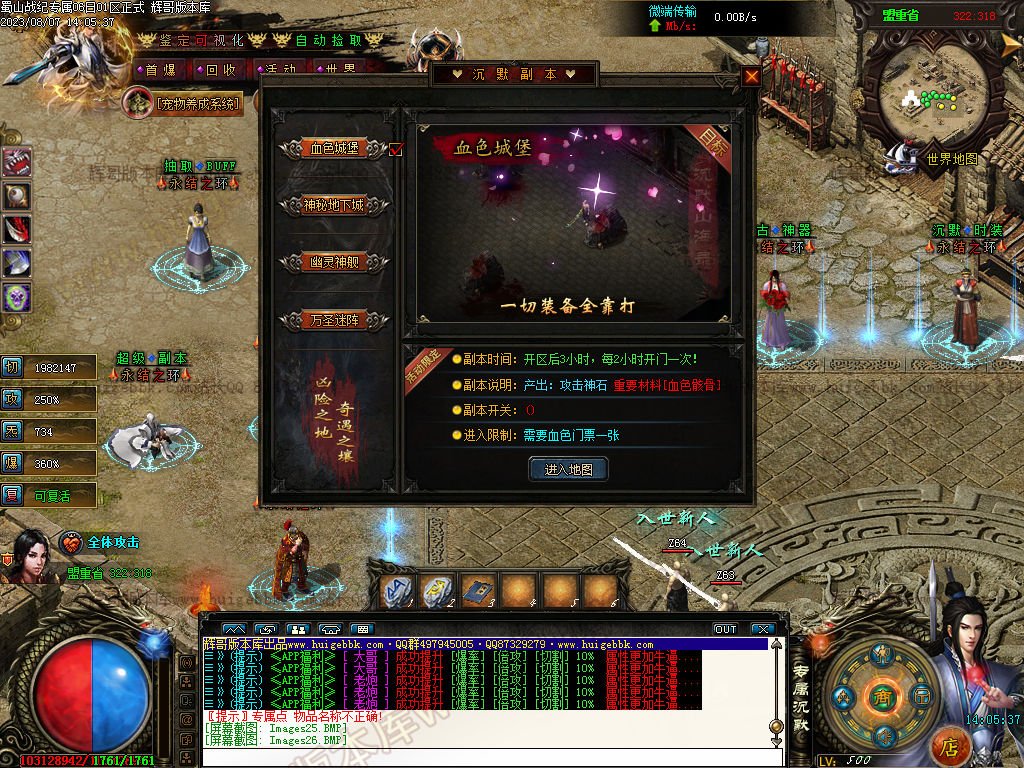Use the blue rune stone in hotbar slot 1
Viewport: 1024px width, 768px height.
click(398, 592)
